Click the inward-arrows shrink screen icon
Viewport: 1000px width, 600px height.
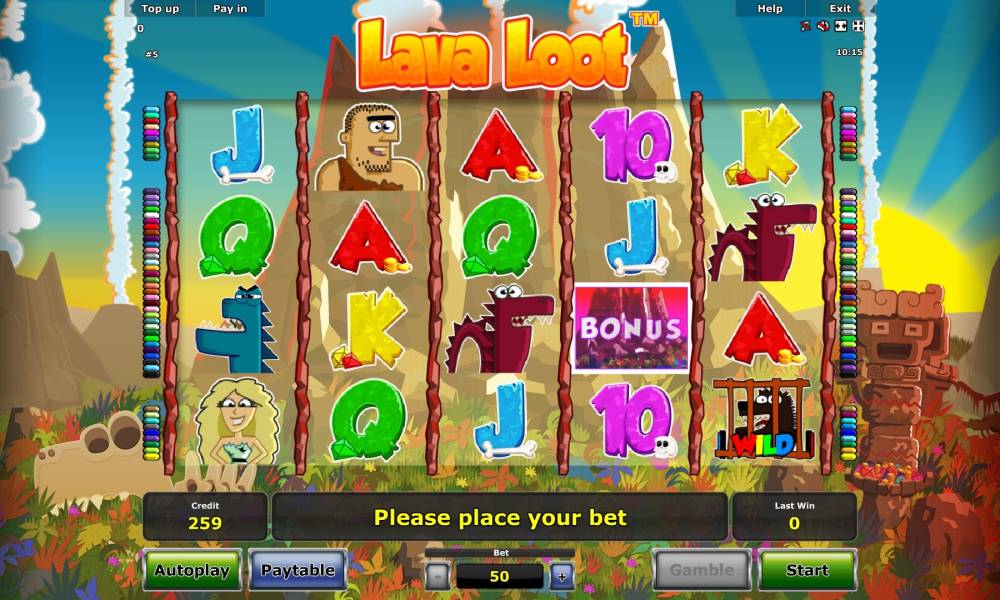[840, 26]
